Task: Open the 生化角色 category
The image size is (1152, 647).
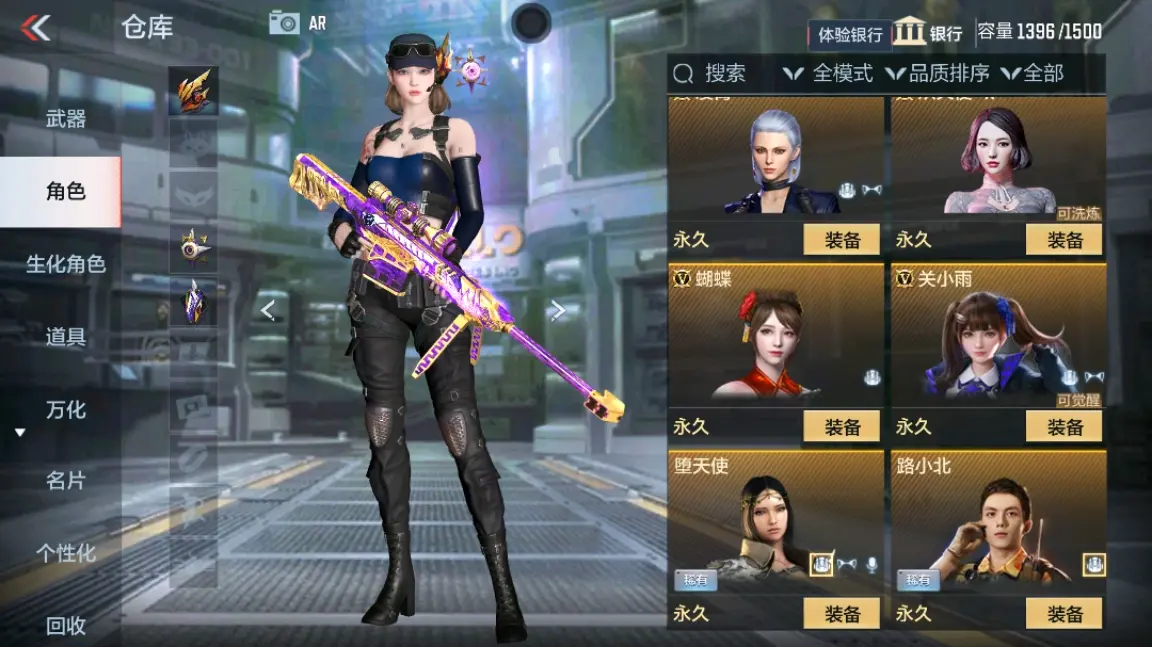Action: point(66,264)
